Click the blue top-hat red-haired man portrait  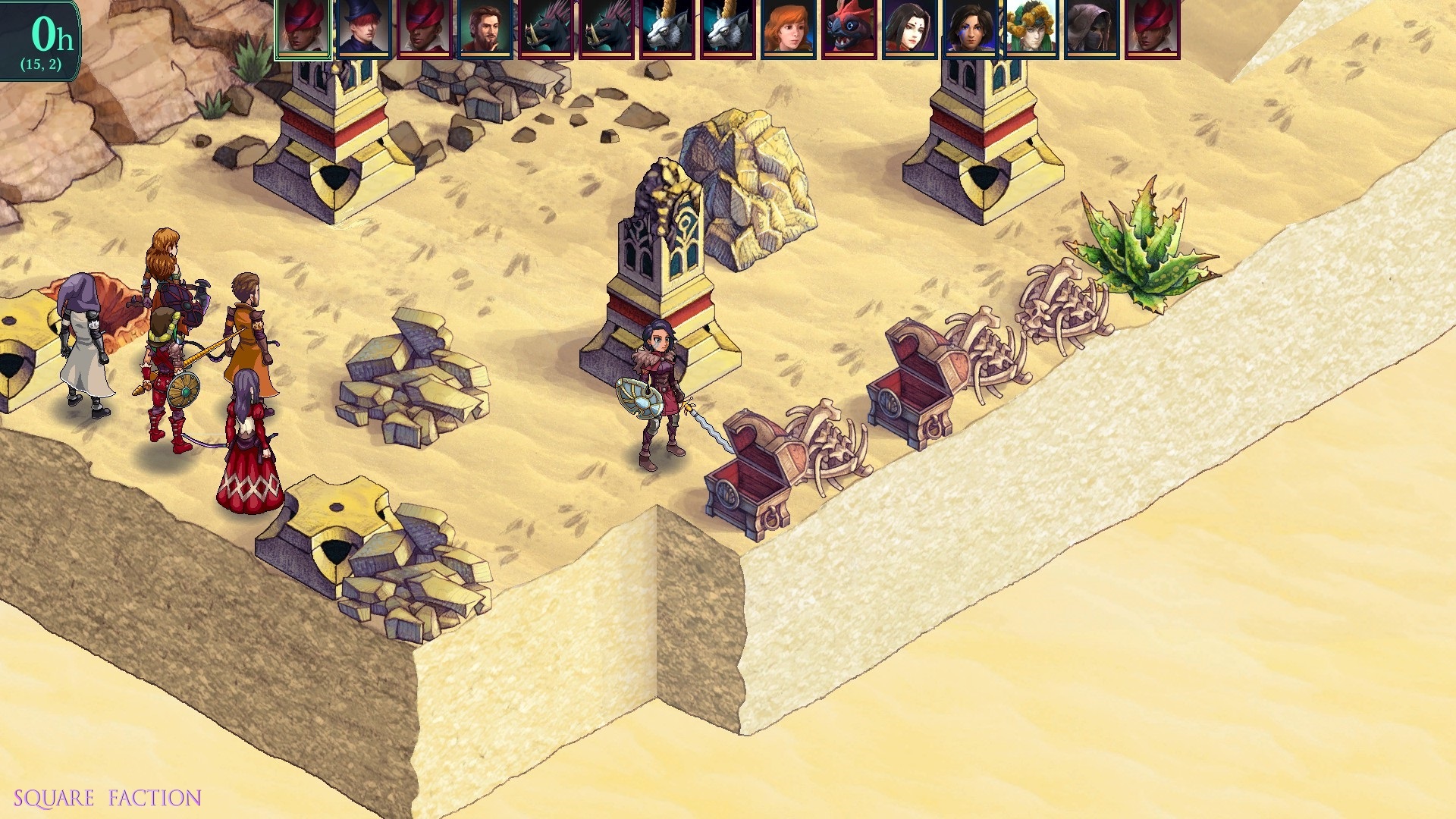364,28
